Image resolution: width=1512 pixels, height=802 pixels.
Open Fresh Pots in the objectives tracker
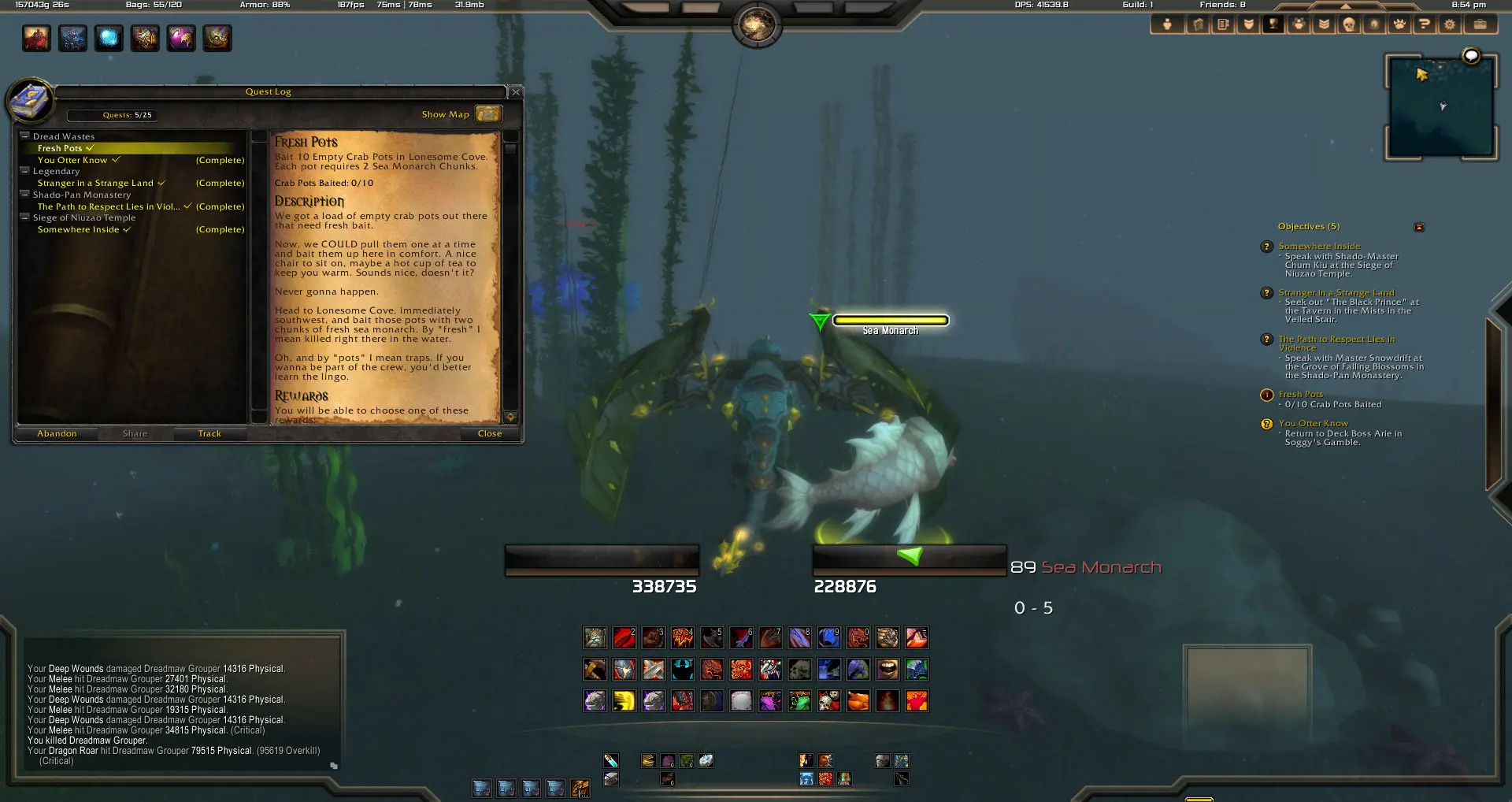point(1300,394)
